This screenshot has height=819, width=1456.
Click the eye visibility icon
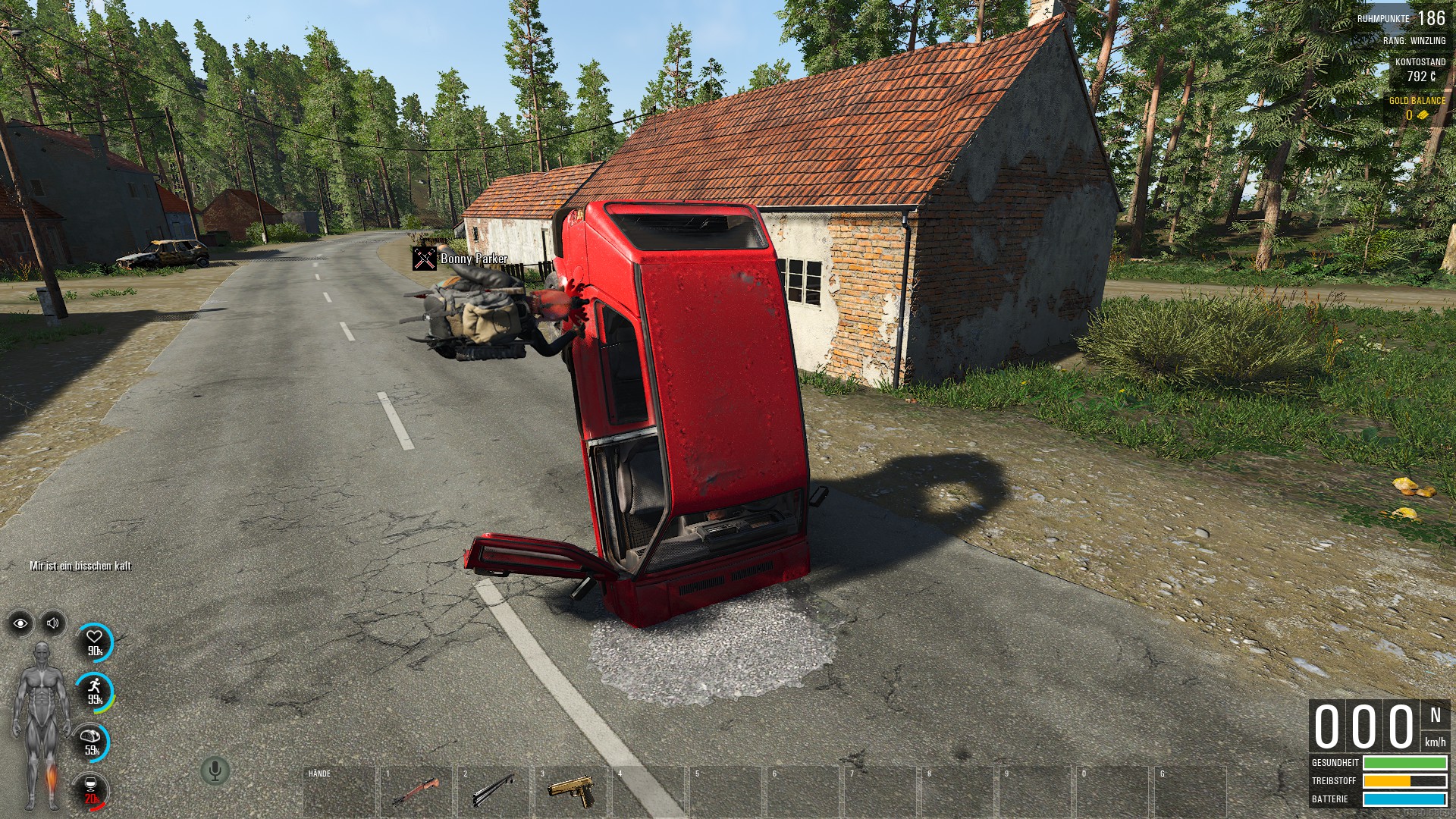[20, 623]
